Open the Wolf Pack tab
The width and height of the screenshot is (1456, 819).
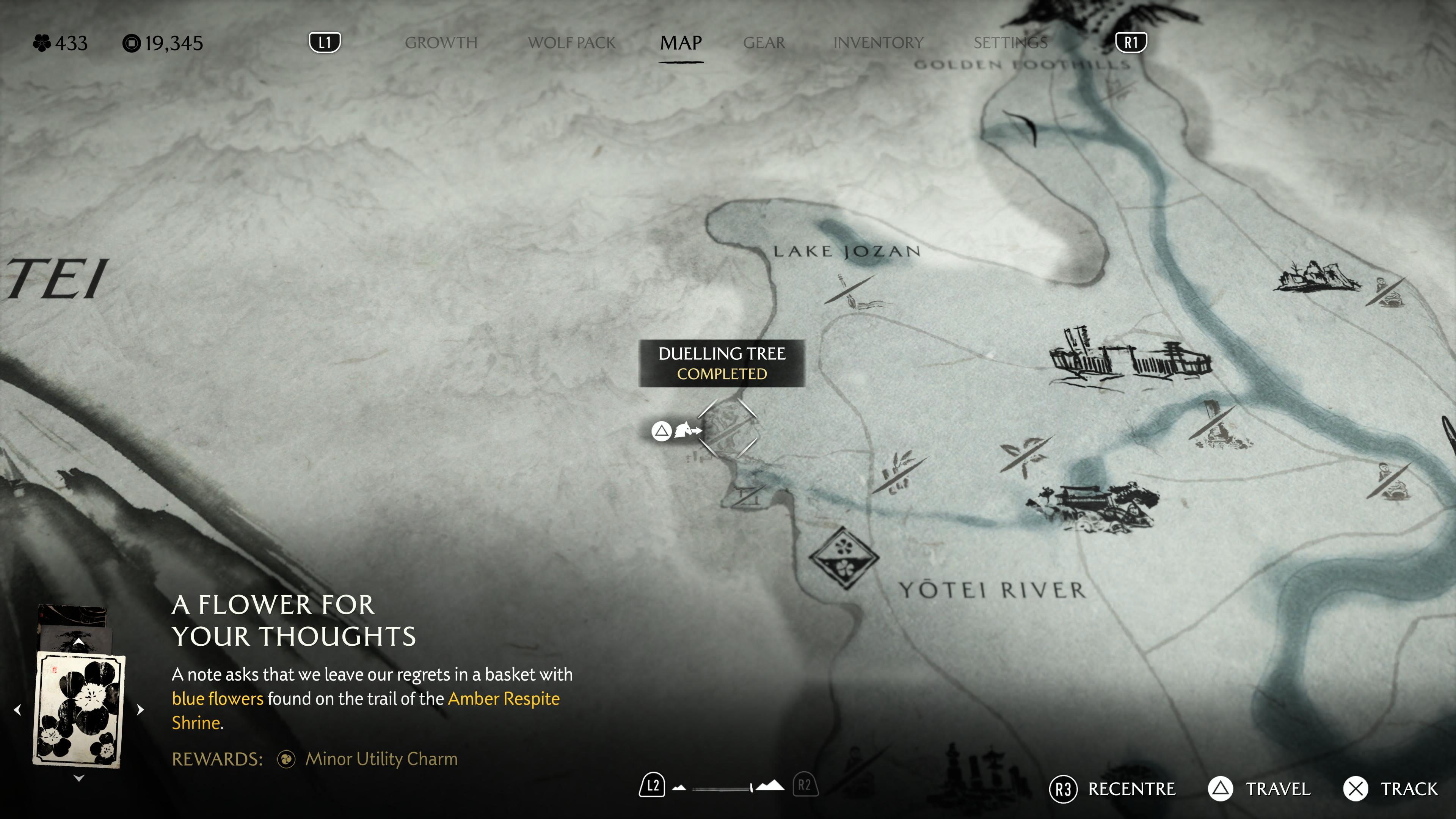[x=571, y=43]
